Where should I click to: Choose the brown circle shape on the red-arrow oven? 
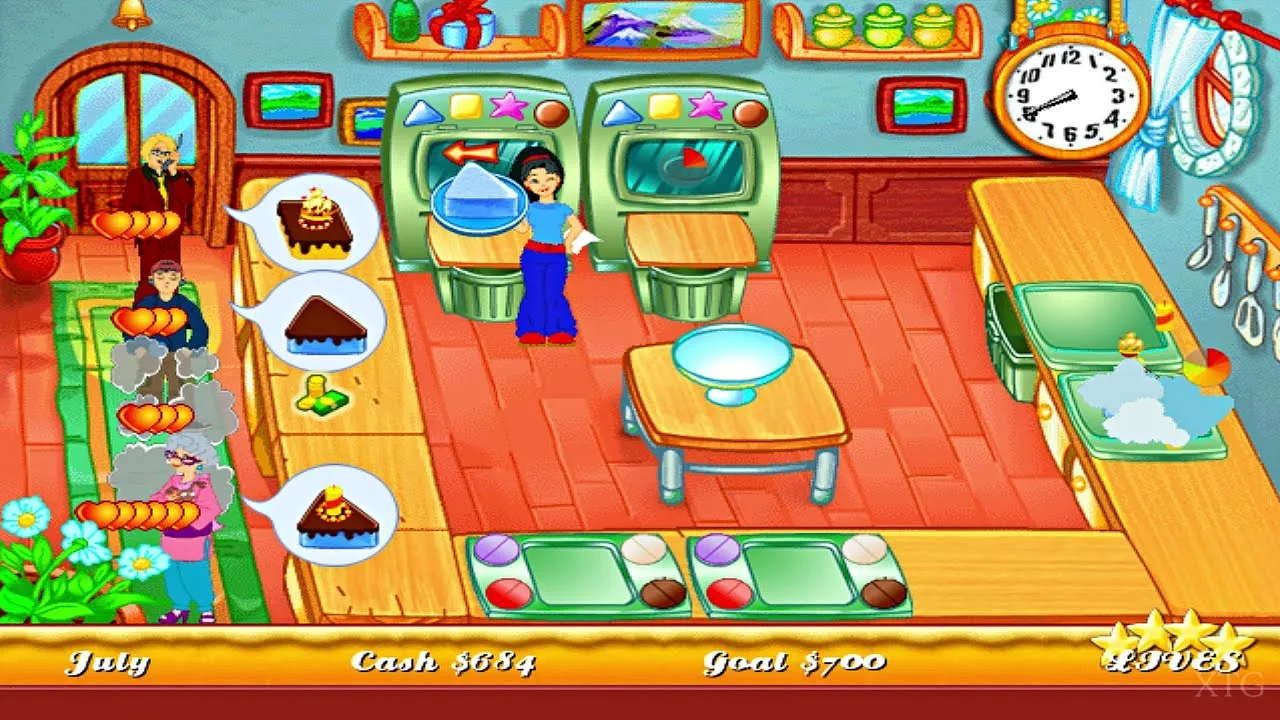point(551,111)
